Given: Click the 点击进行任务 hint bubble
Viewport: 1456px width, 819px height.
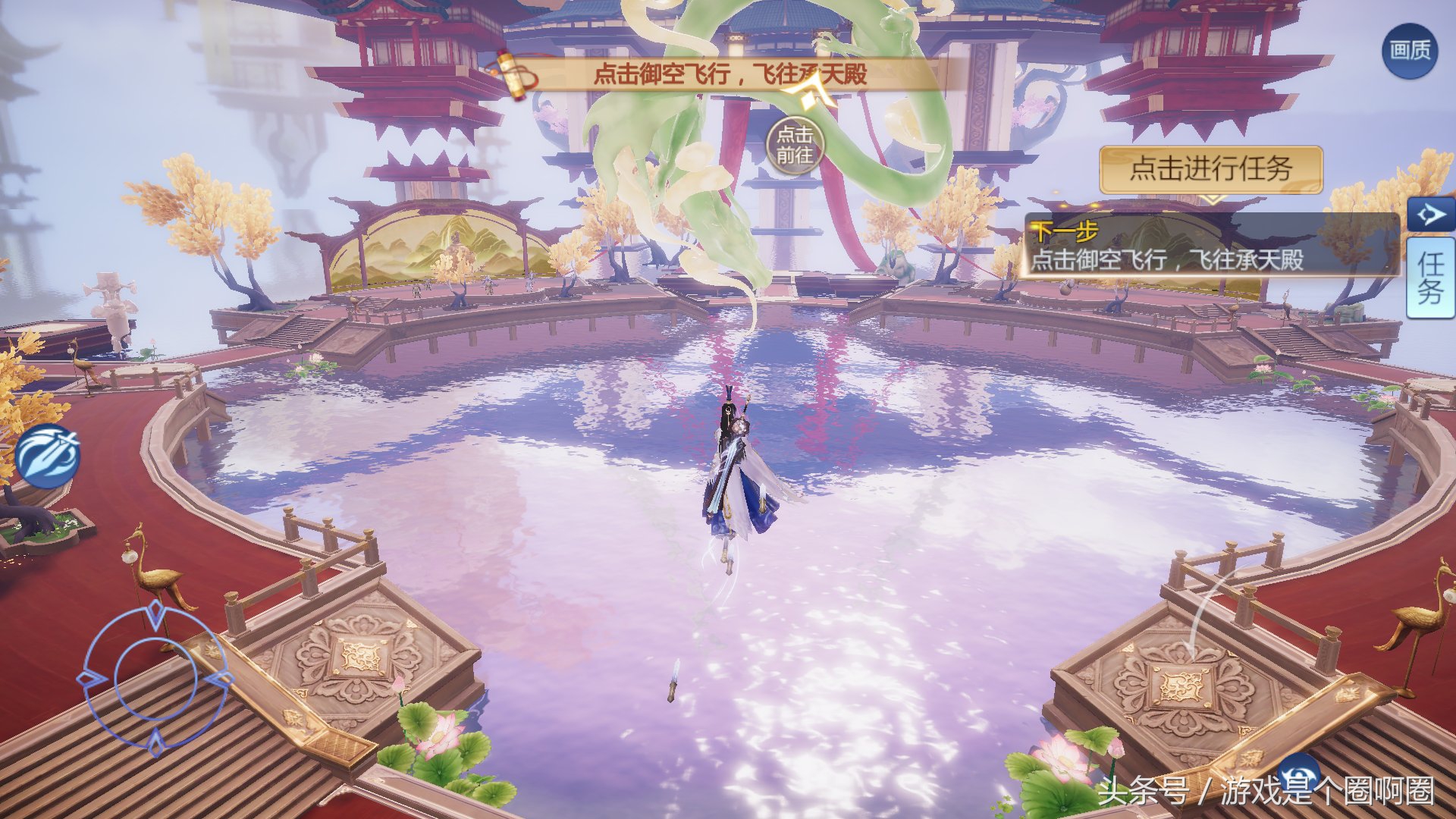Looking at the screenshot, I should coord(1210,169).
